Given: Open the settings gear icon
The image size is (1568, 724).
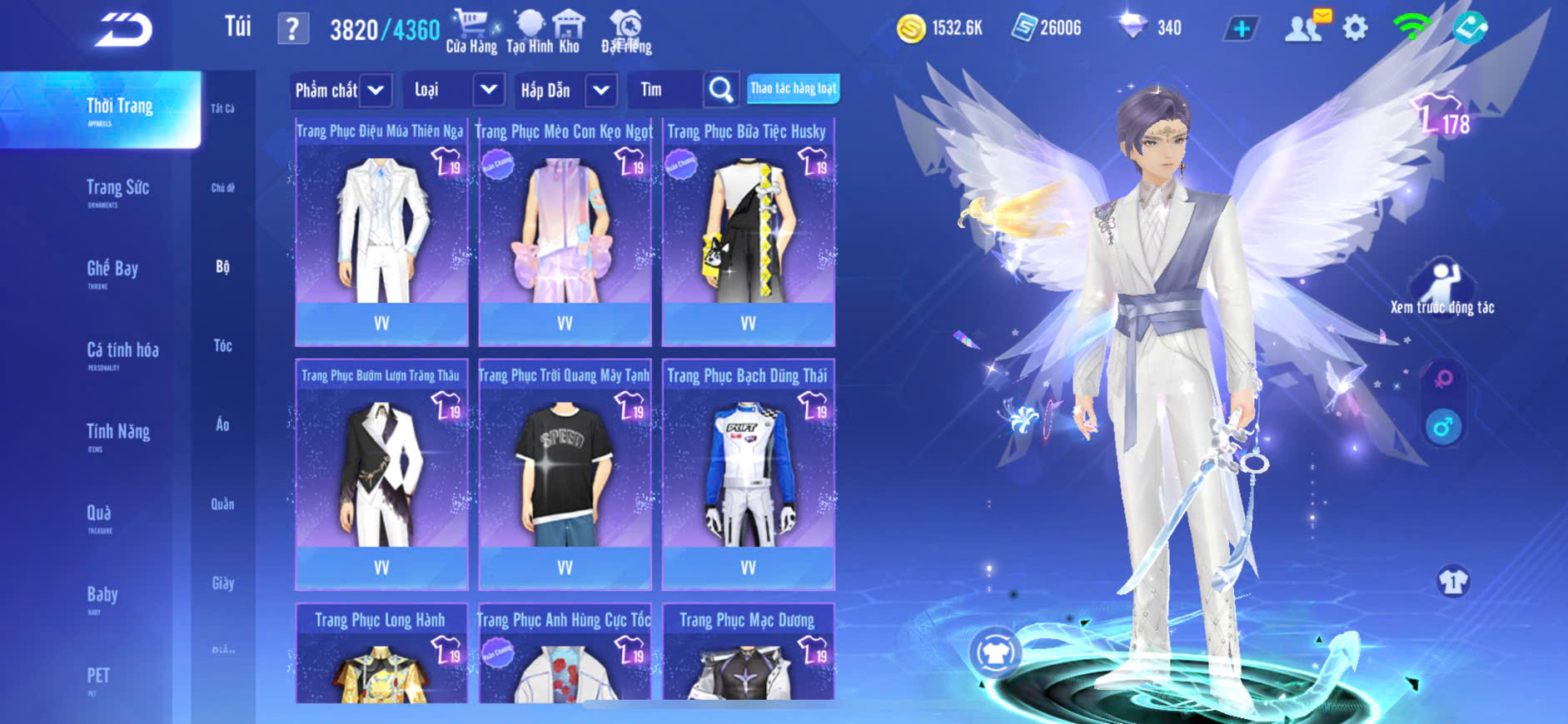Looking at the screenshot, I should coord(1355,28).
